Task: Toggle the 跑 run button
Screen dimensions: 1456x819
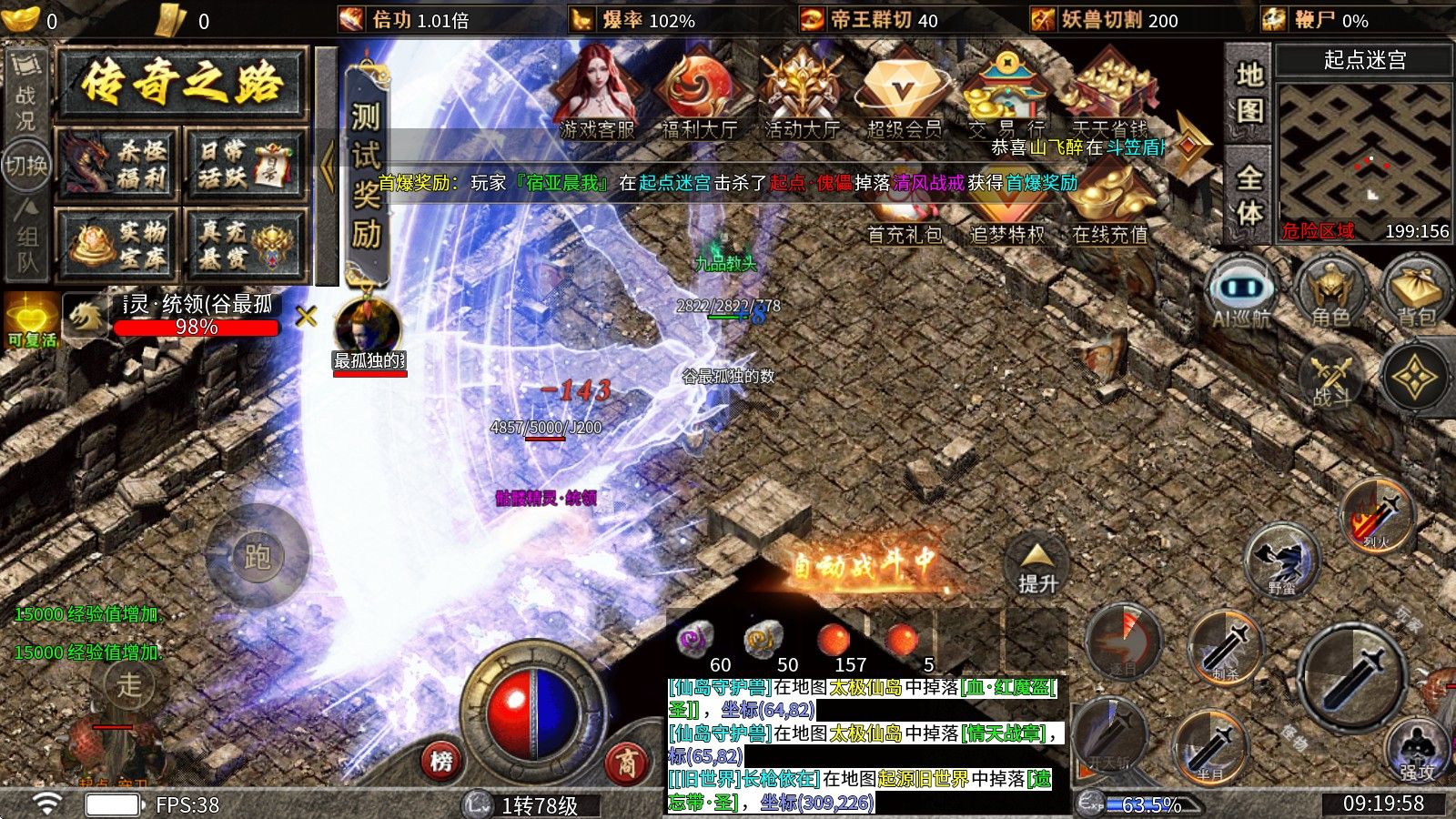Action: [258, 555]
